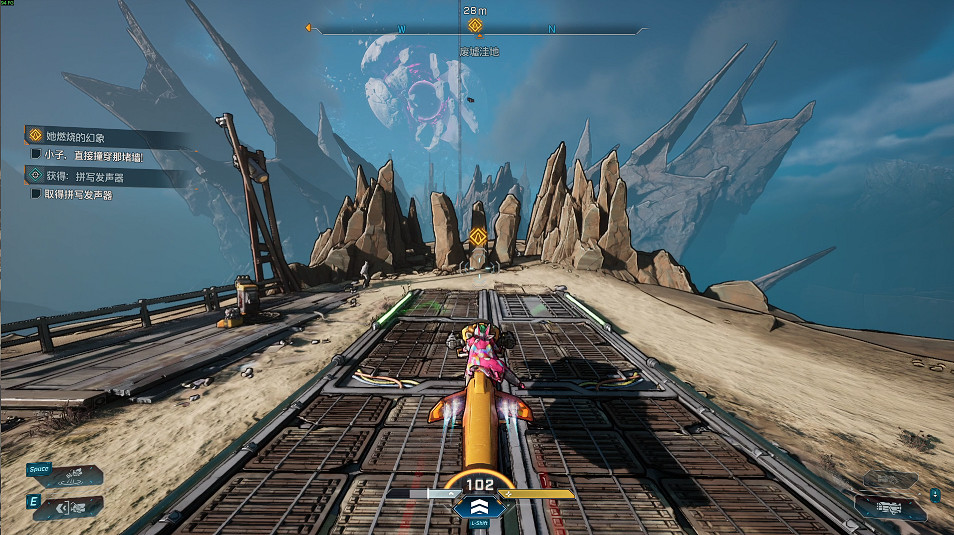The height and width of the screenshot is (535, 954).
Task: Select the orange waypoint diamond ahead
Action: (x=478, y=237)
